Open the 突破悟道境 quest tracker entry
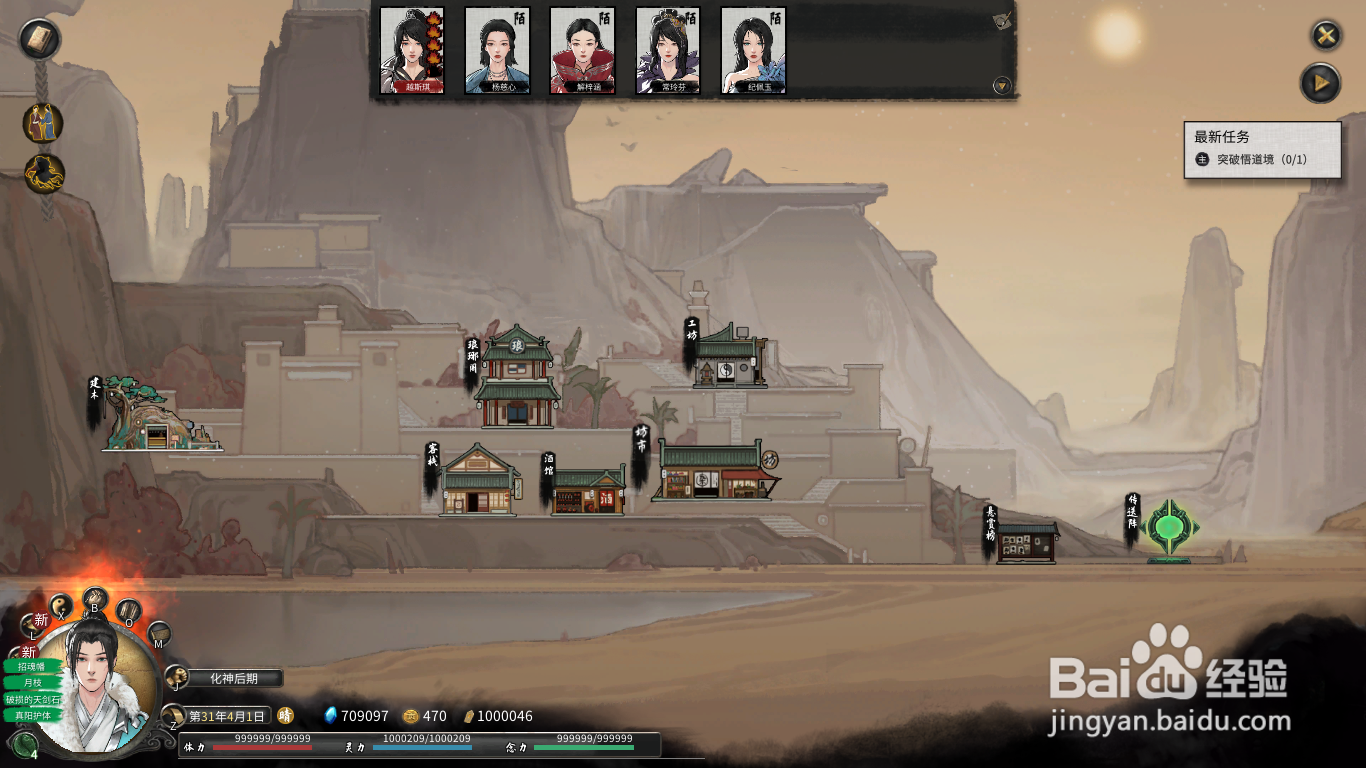This screenshot has width=1366, height=768. pos(1261,160)
